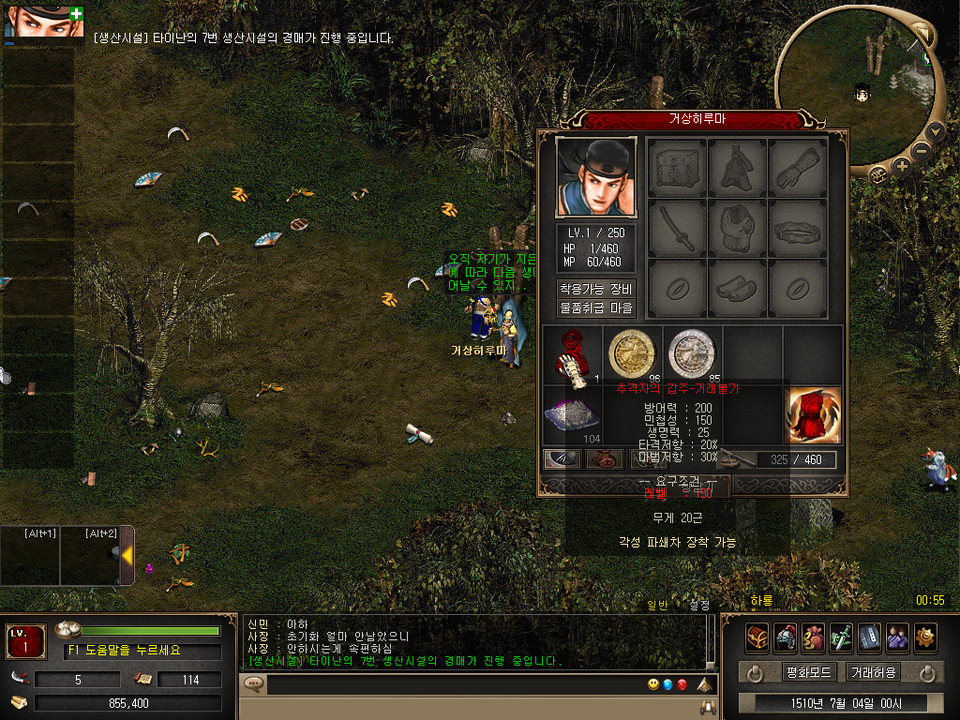
Task: Open the sword skills menu icon
Action: click(x=841, y=636)
